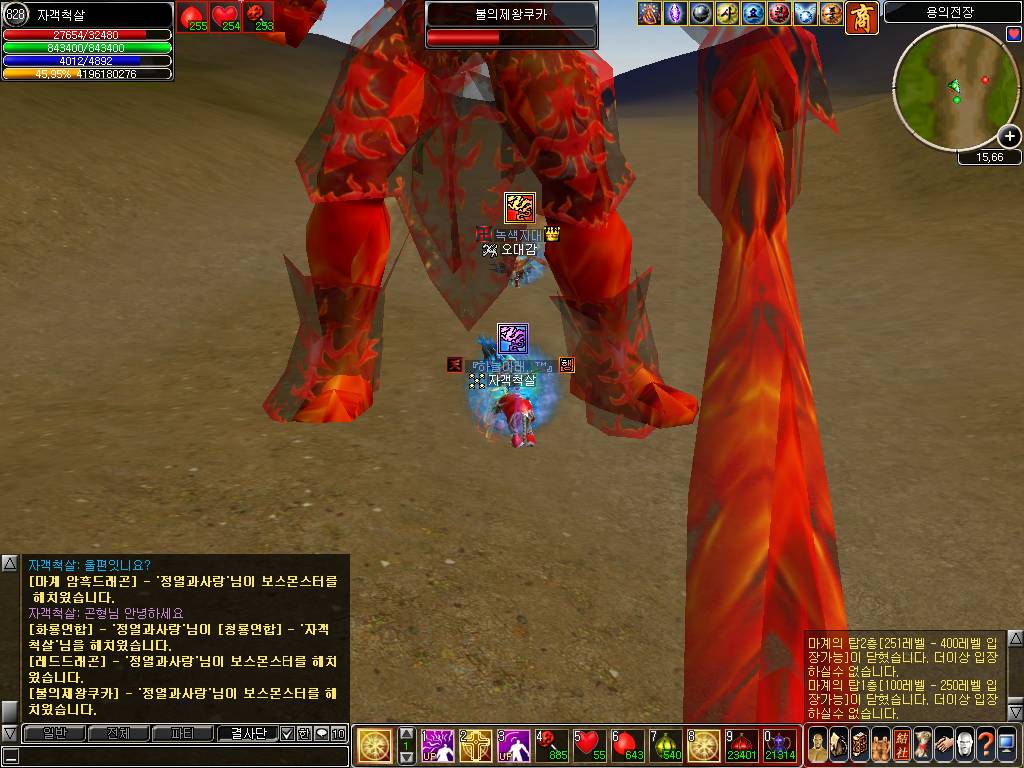
Task: Open the 파티 chat tab
Action: [182, 733]
